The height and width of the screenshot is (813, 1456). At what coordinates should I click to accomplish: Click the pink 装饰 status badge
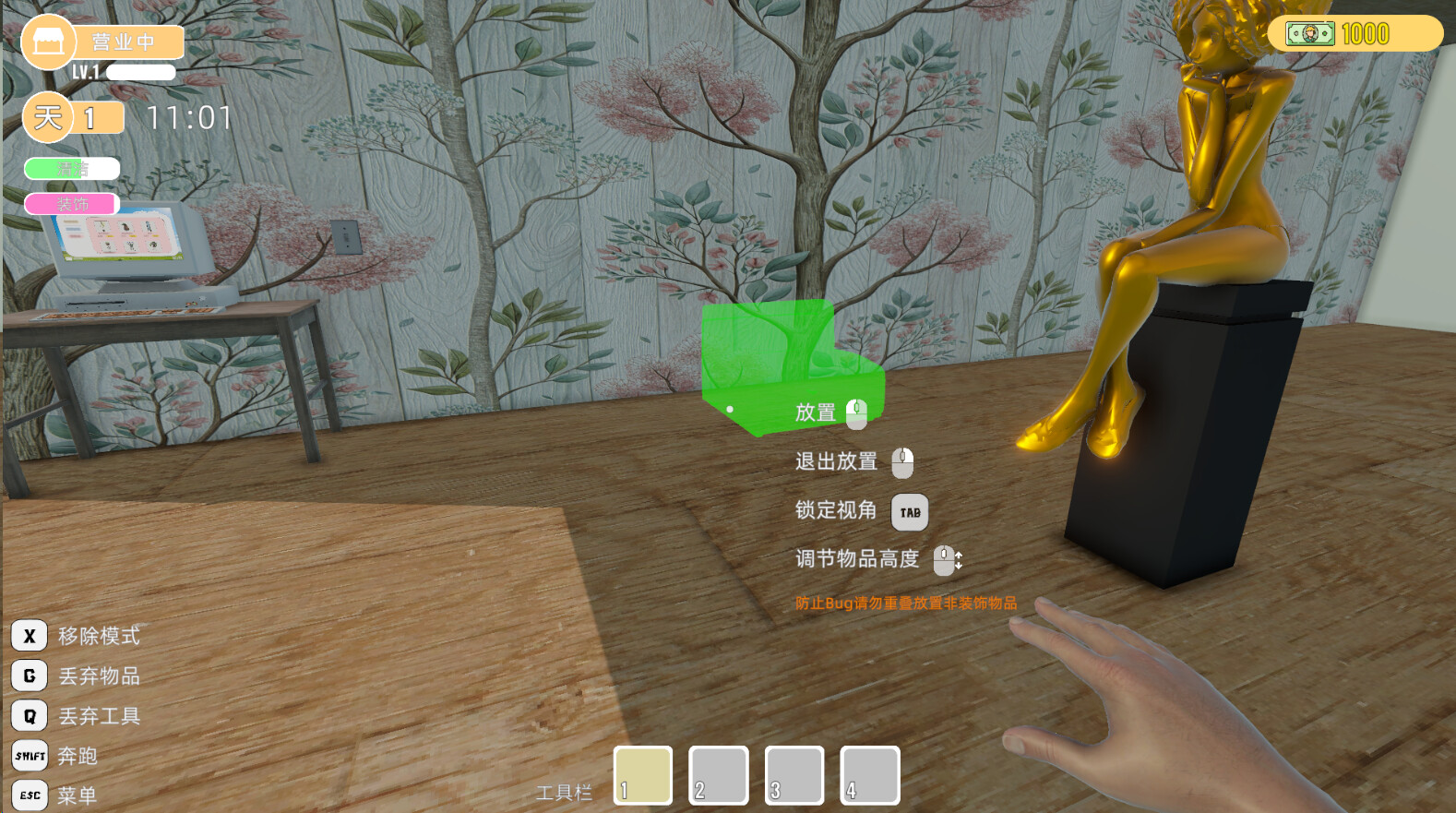pos(72,203)
